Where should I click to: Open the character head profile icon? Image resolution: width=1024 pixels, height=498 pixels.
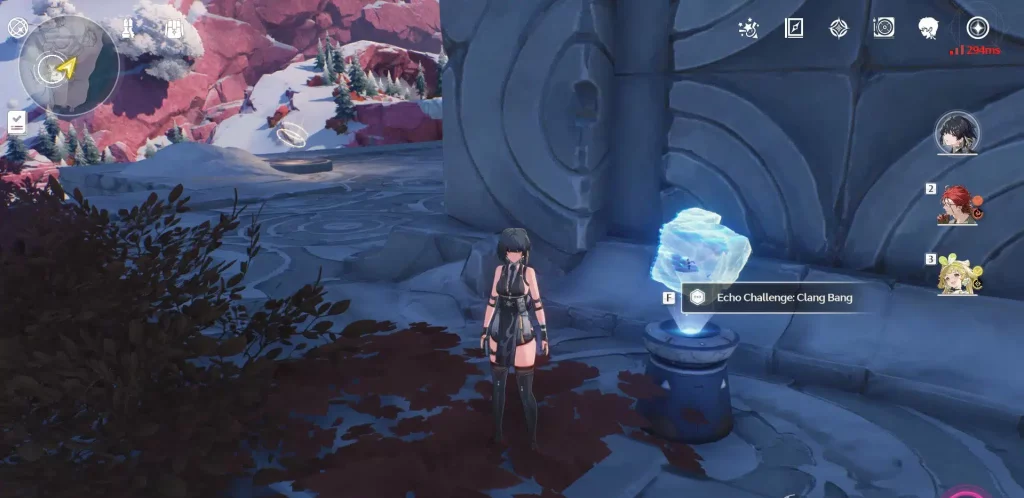point(928,28)
